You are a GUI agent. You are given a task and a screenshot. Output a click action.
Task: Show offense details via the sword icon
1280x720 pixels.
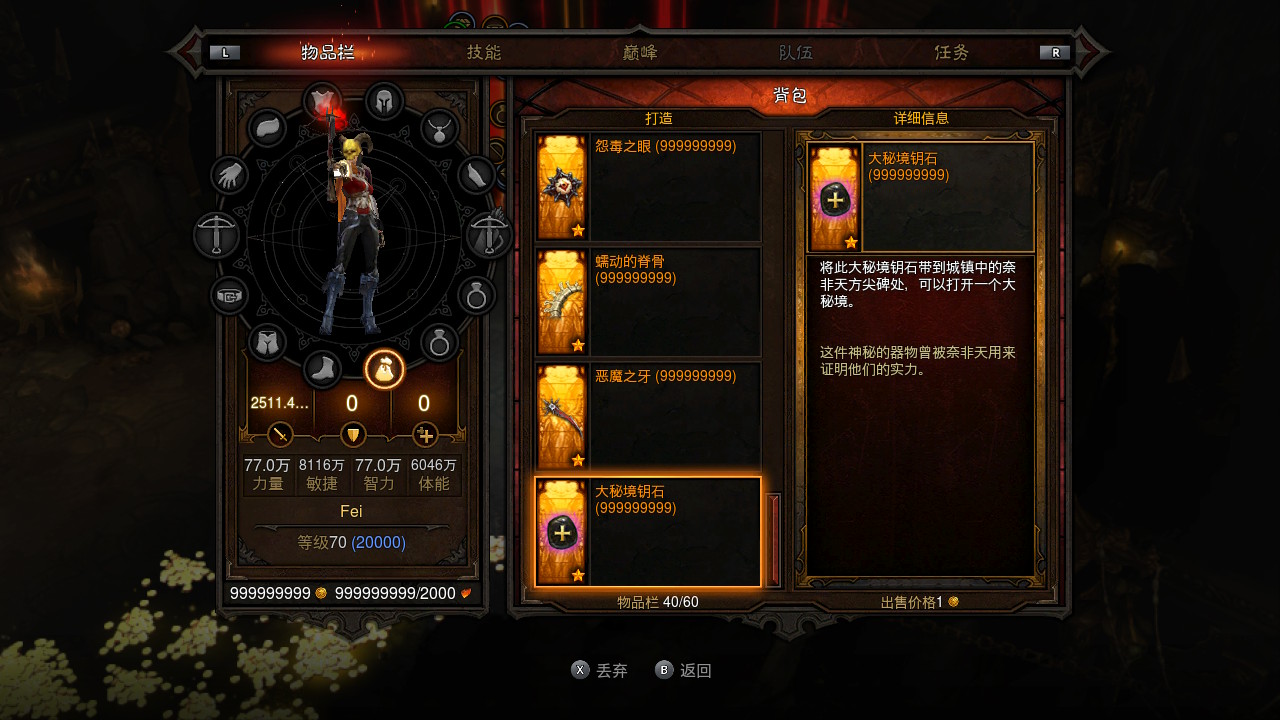pyautogui.click(x=280, y=435)
